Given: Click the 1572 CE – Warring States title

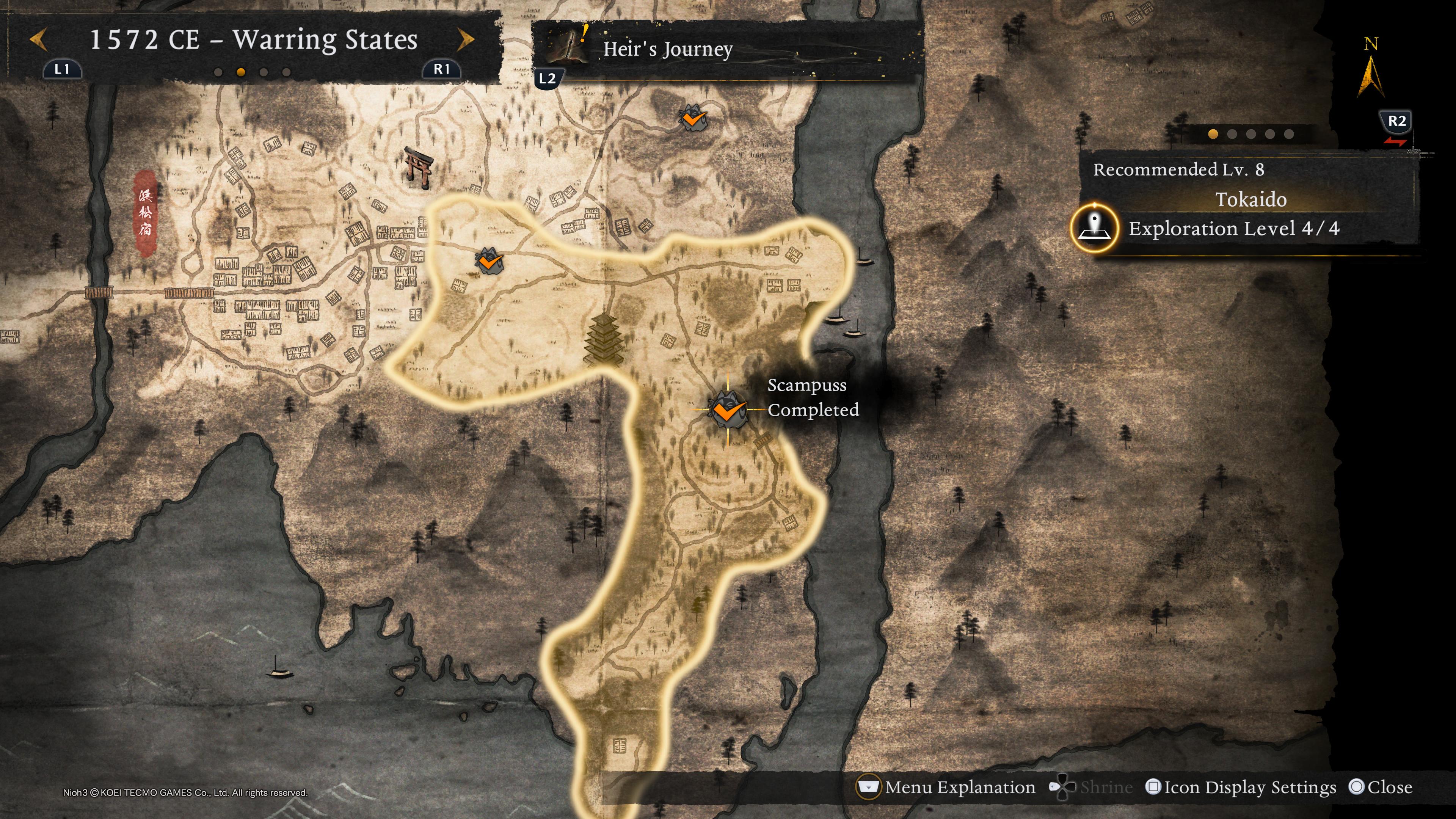Looking at the screenshot, I should coord(253,39).
